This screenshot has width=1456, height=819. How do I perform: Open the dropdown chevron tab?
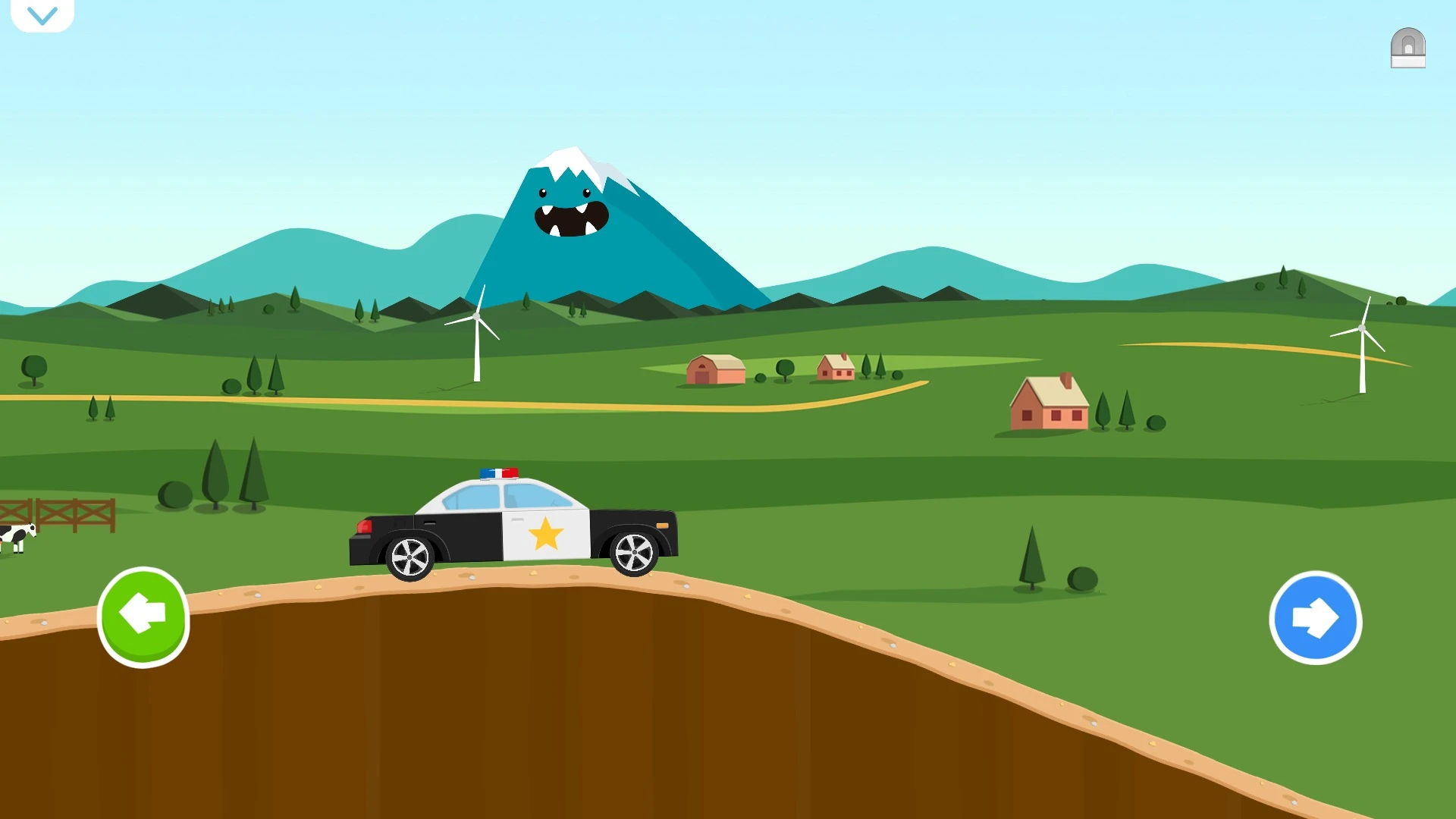(x=42, y=15)
